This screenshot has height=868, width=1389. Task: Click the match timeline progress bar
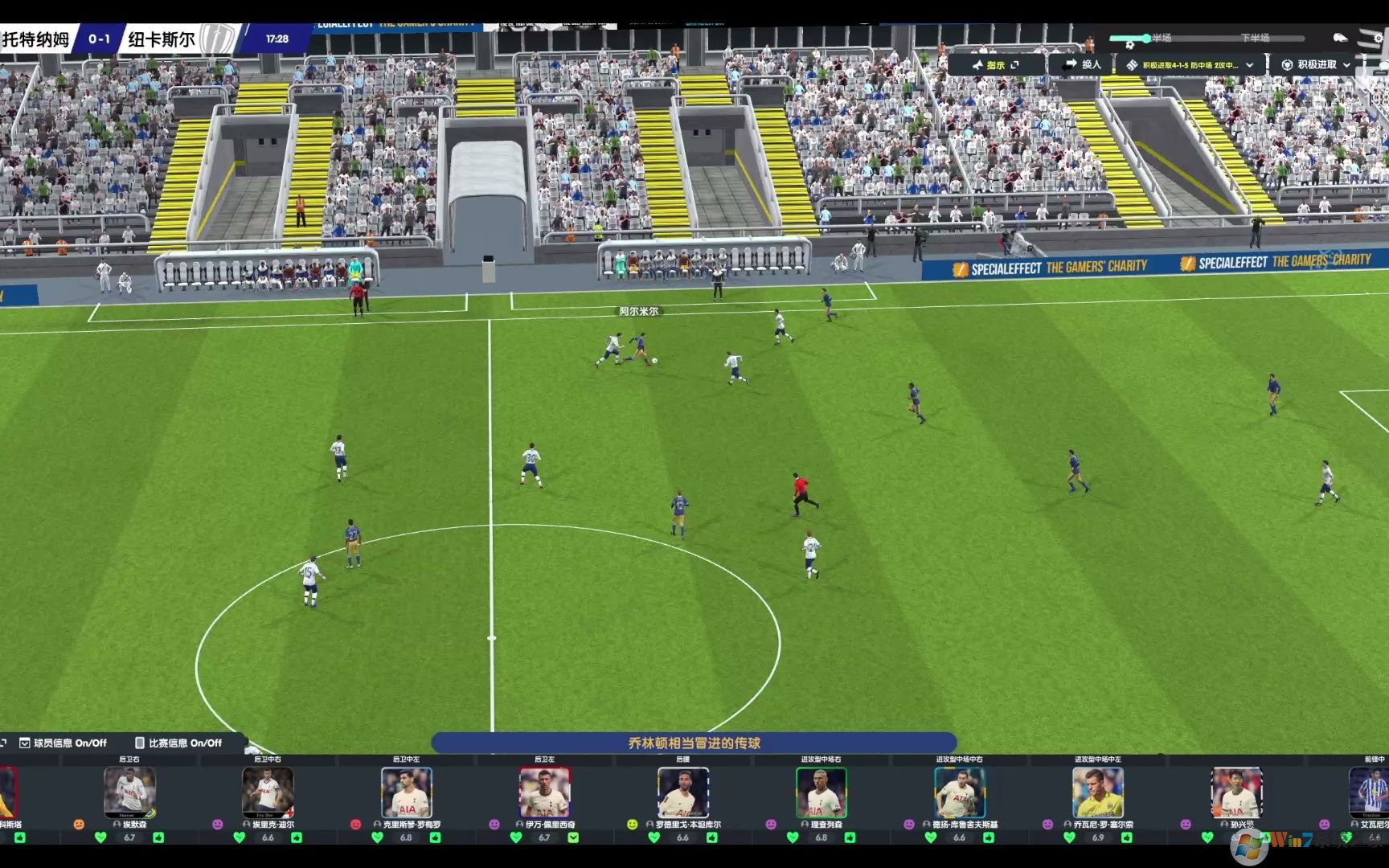[x=1206, y=38]
